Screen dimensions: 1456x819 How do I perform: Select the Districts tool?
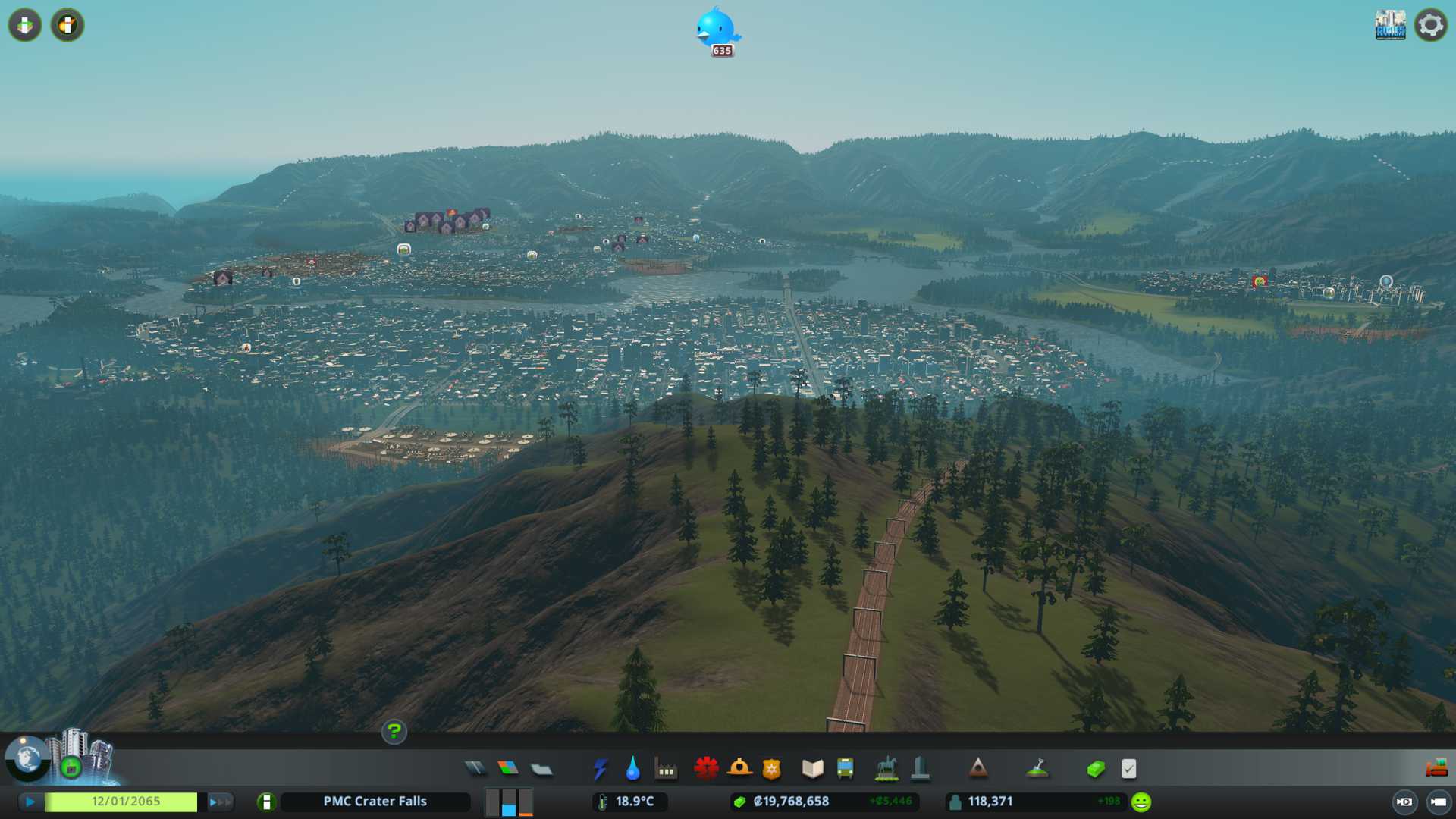541,769
